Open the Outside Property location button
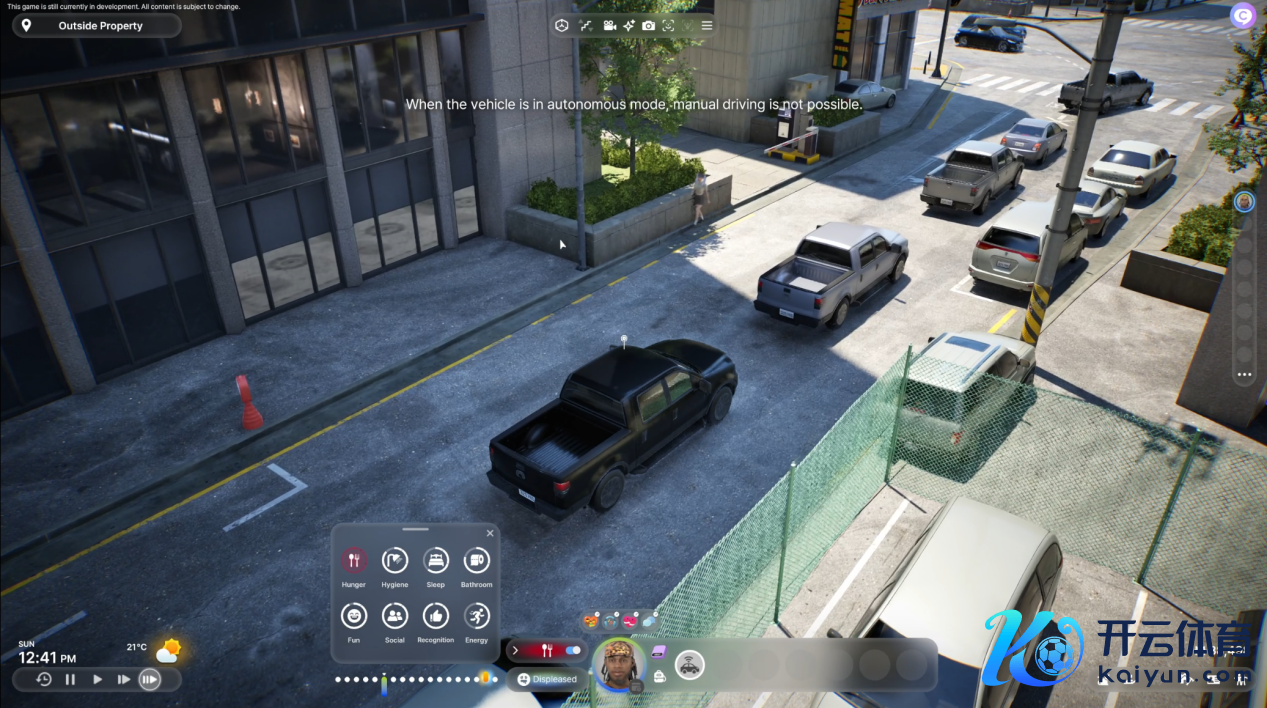Image resolution: width=1267 pixels, height=708 pixels. point(97,26)
